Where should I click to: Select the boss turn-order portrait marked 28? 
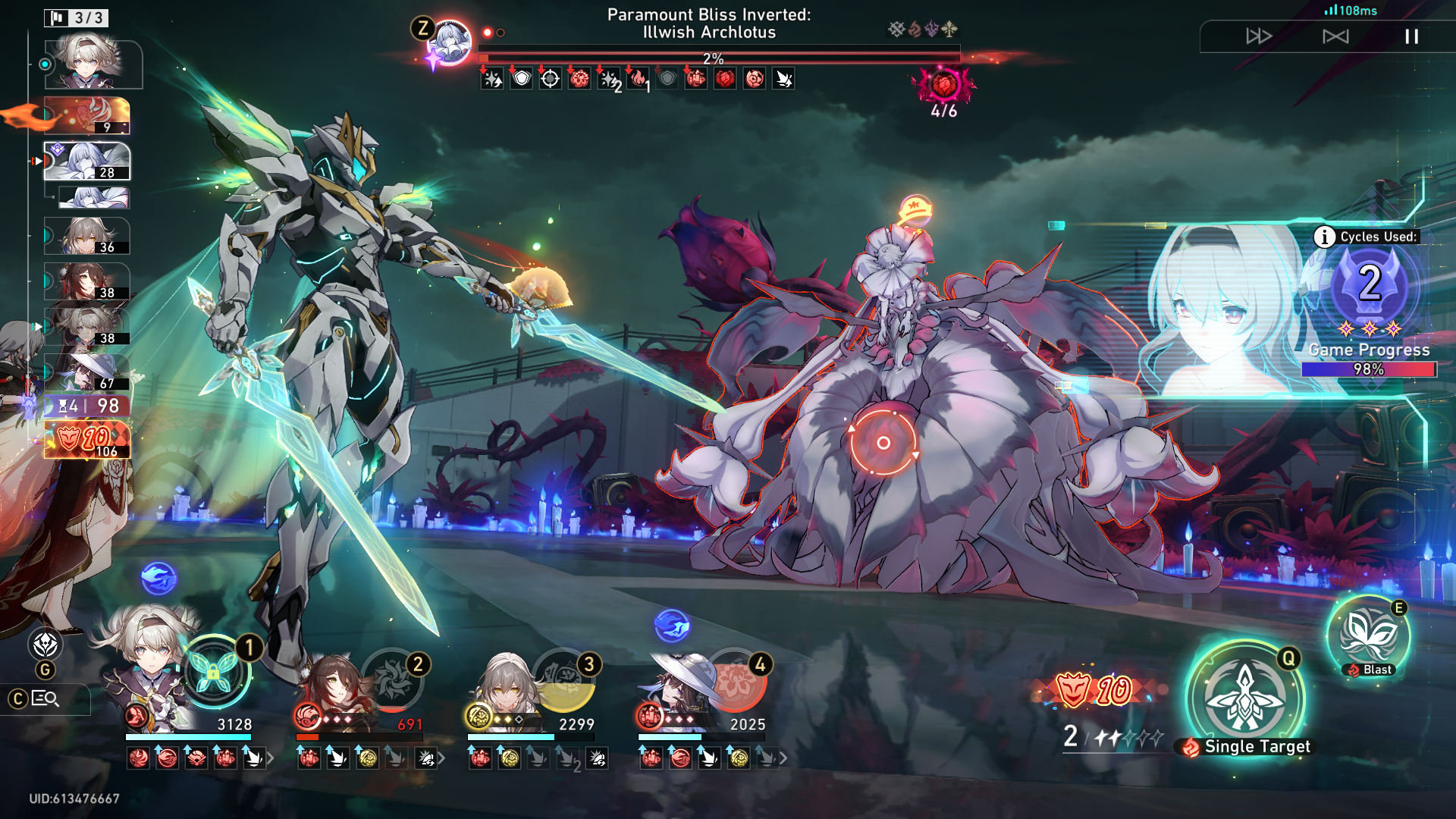pos(87,161)
